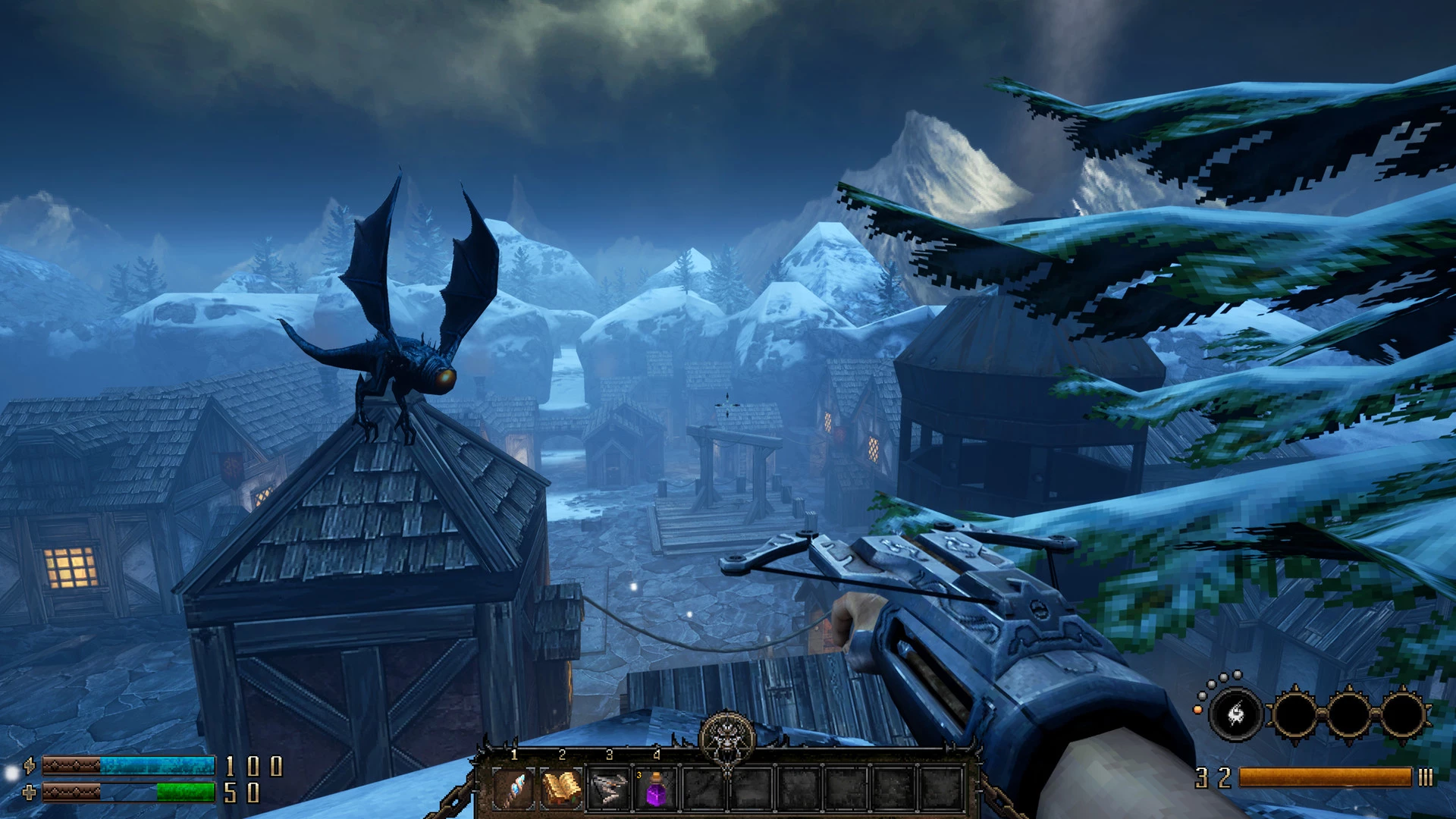Viewport: 1456px width, 819px height.
Task: Select the white spell icon in the round slot
Action: (1235, 714)
